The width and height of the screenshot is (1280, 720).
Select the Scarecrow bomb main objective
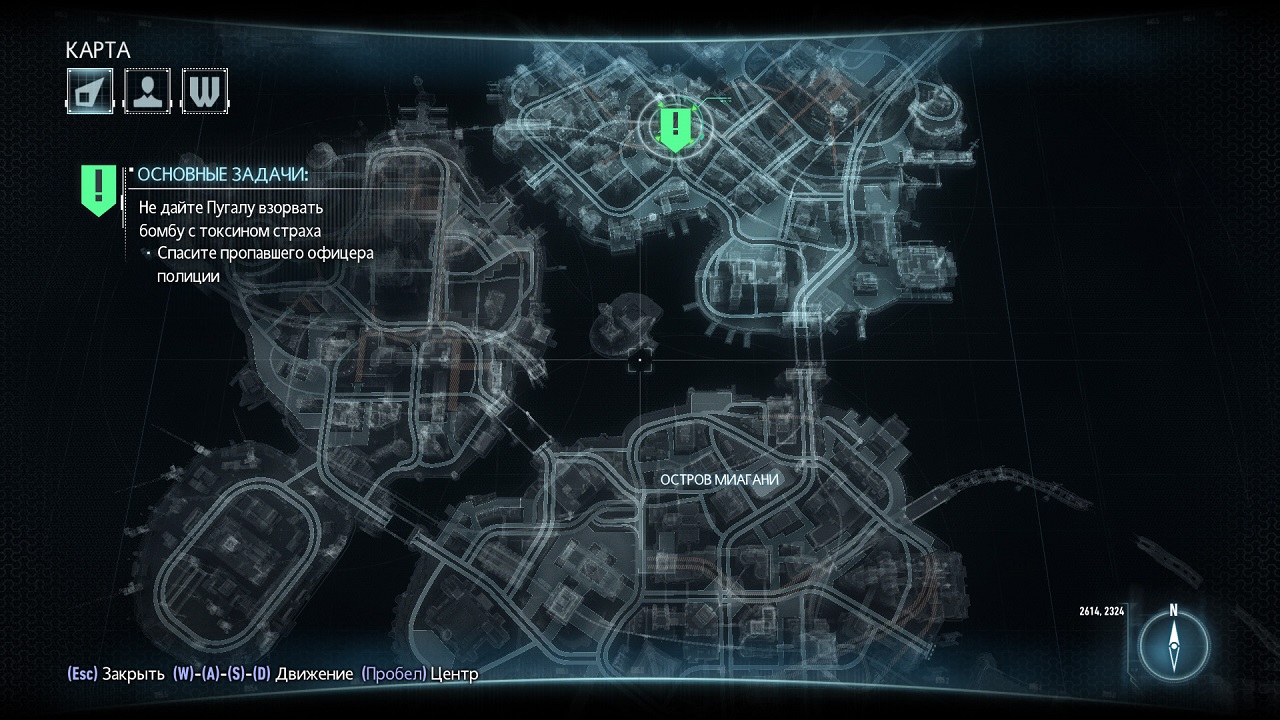tap(230, 219)
